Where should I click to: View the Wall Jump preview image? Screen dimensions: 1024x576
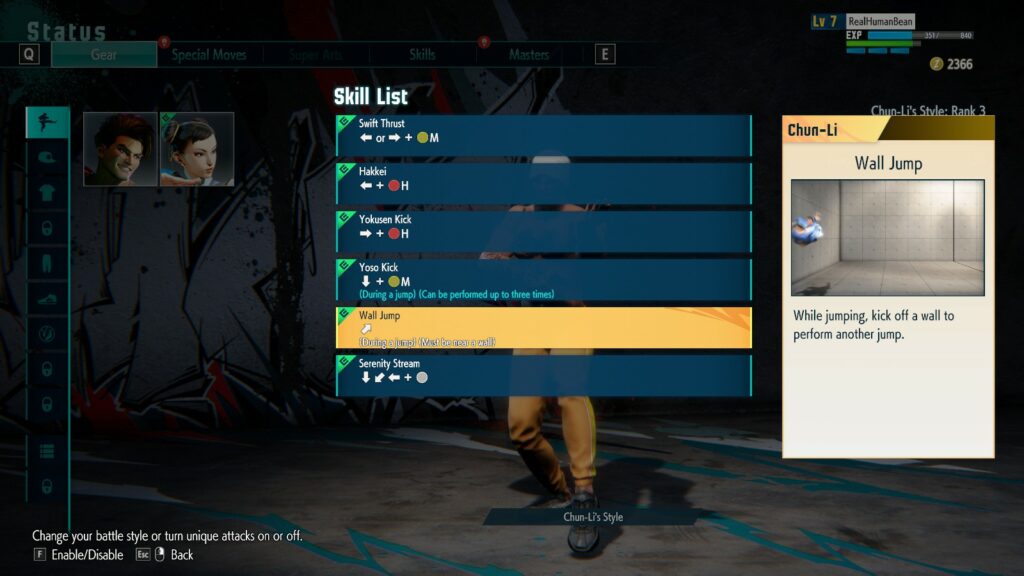(x=887, y=237)
